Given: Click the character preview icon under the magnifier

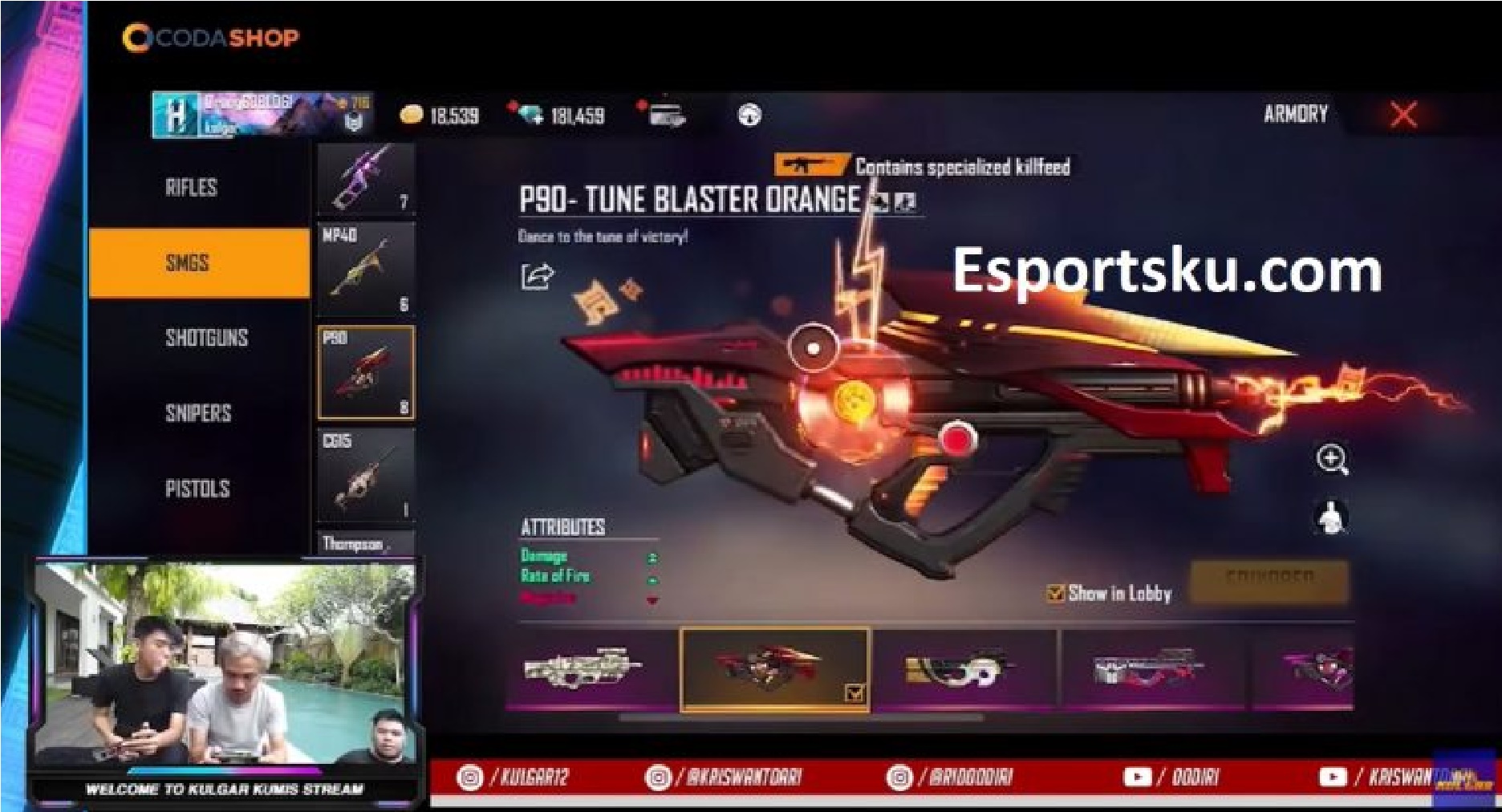Looking at the screenshot, I should pyautogui.click(x=1332, y=518).
